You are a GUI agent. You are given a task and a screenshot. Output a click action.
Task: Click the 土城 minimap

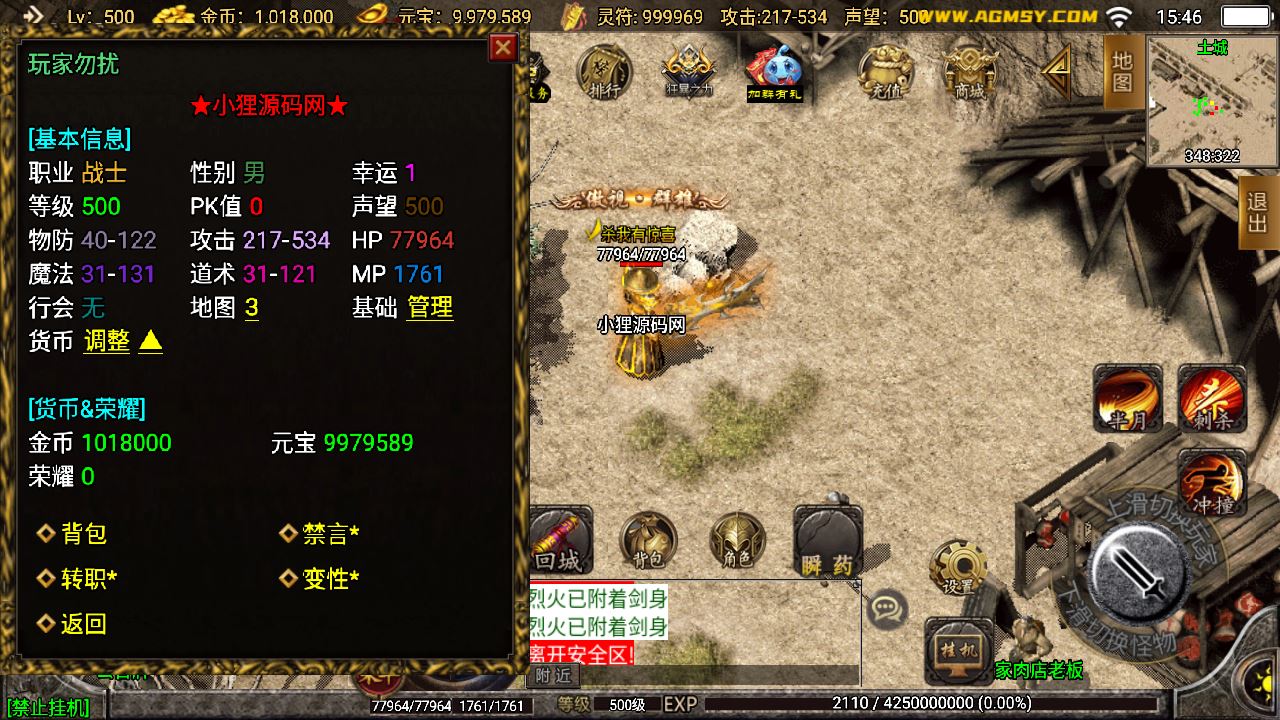[x=1211, y=103]
